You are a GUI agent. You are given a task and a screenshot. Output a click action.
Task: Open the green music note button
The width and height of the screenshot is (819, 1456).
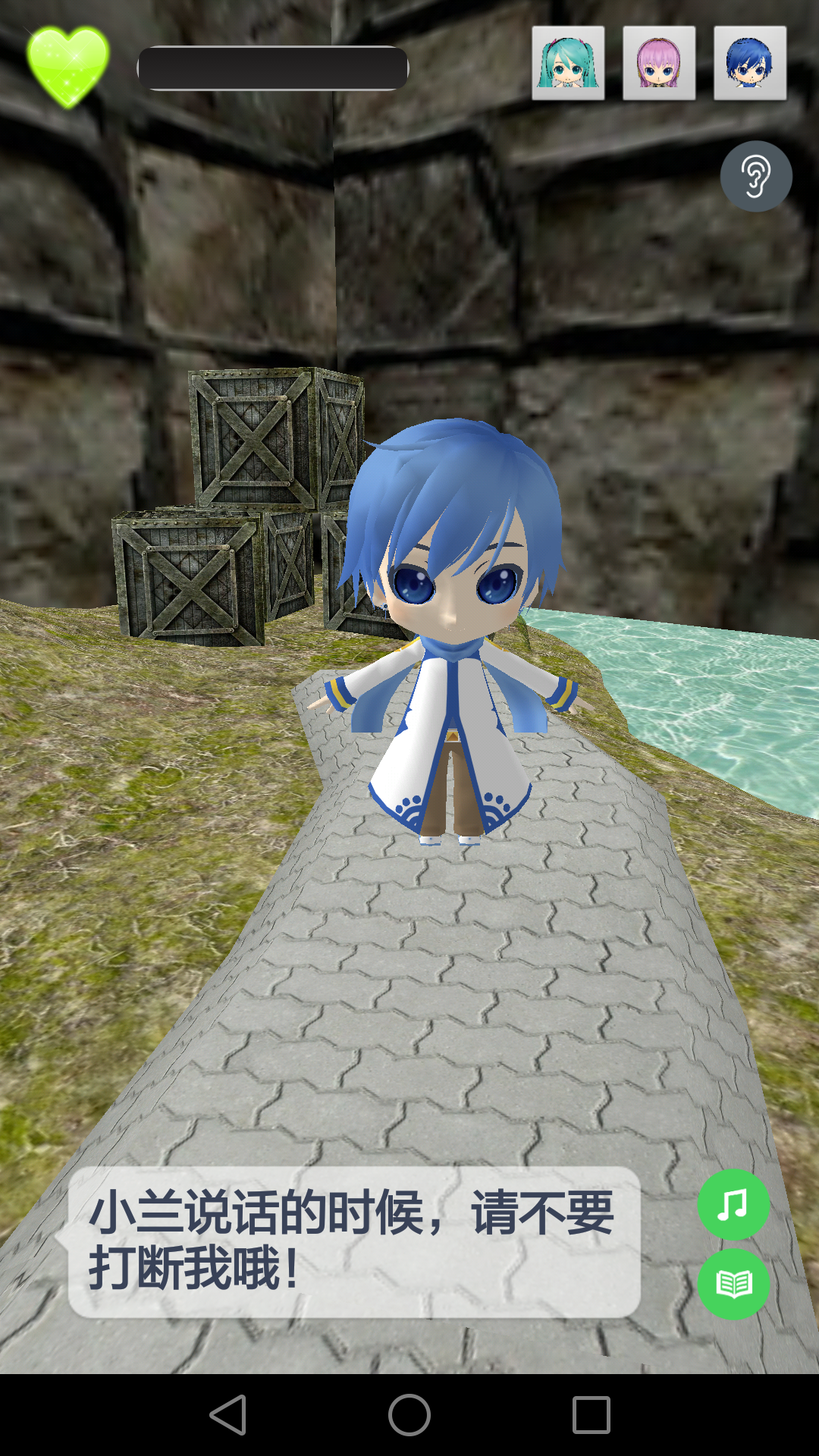(733, 1205)
